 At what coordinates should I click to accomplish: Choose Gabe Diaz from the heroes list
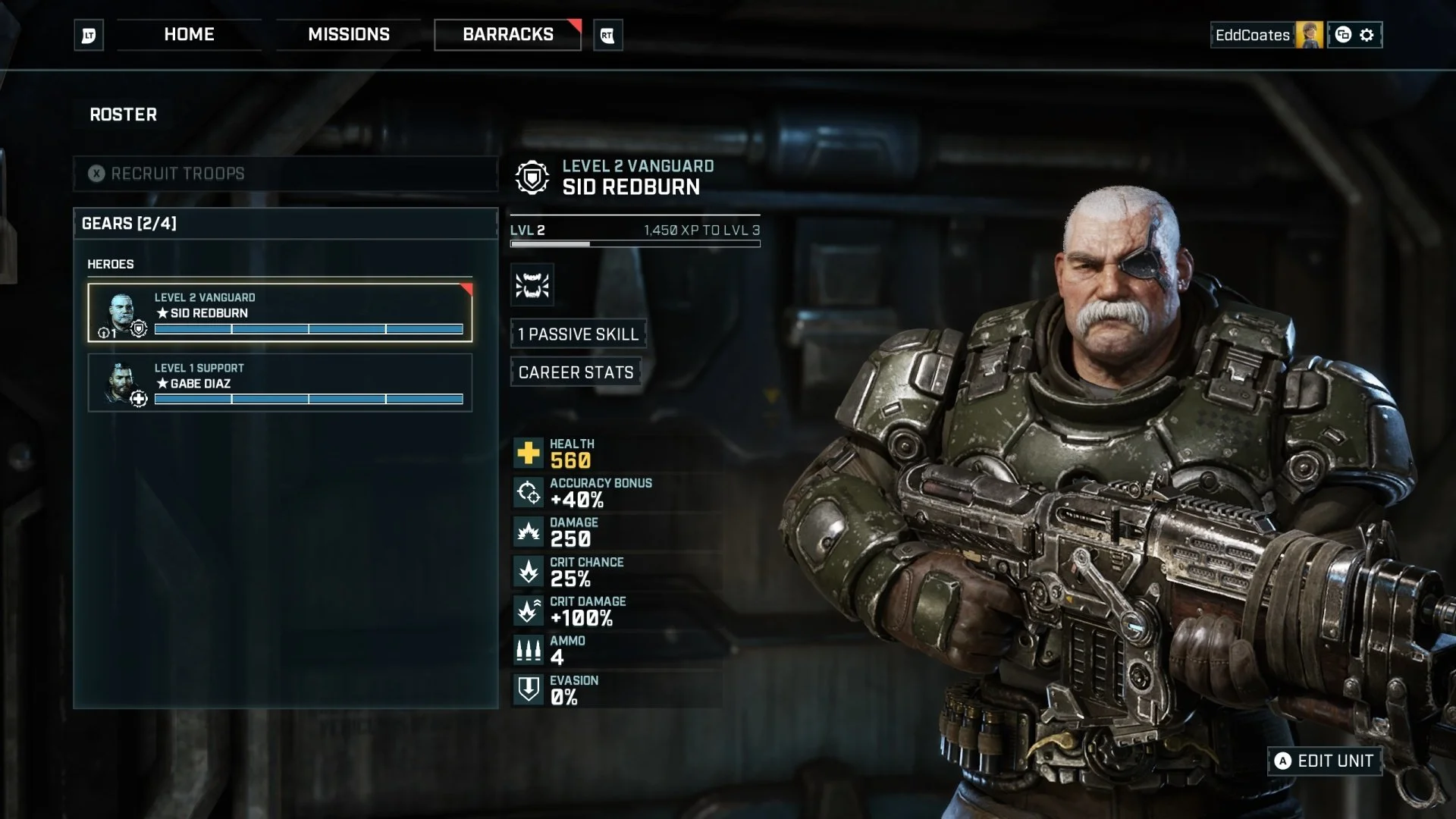tap(280, 383)
